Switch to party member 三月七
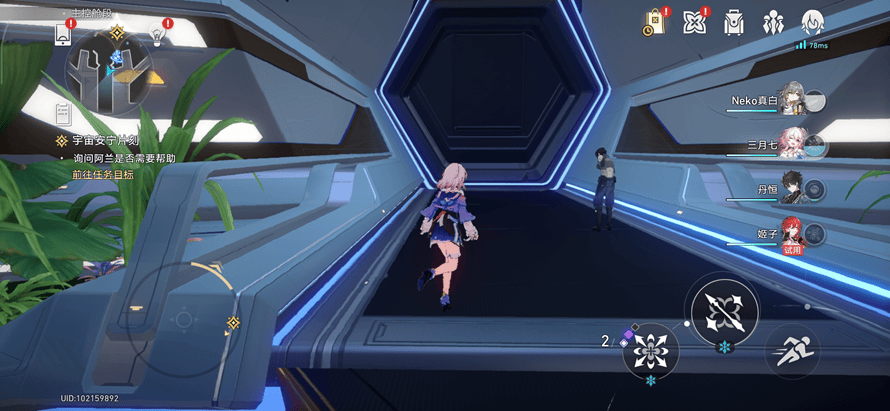The width and height of the screenshot is (890, 411). point(792,144)
